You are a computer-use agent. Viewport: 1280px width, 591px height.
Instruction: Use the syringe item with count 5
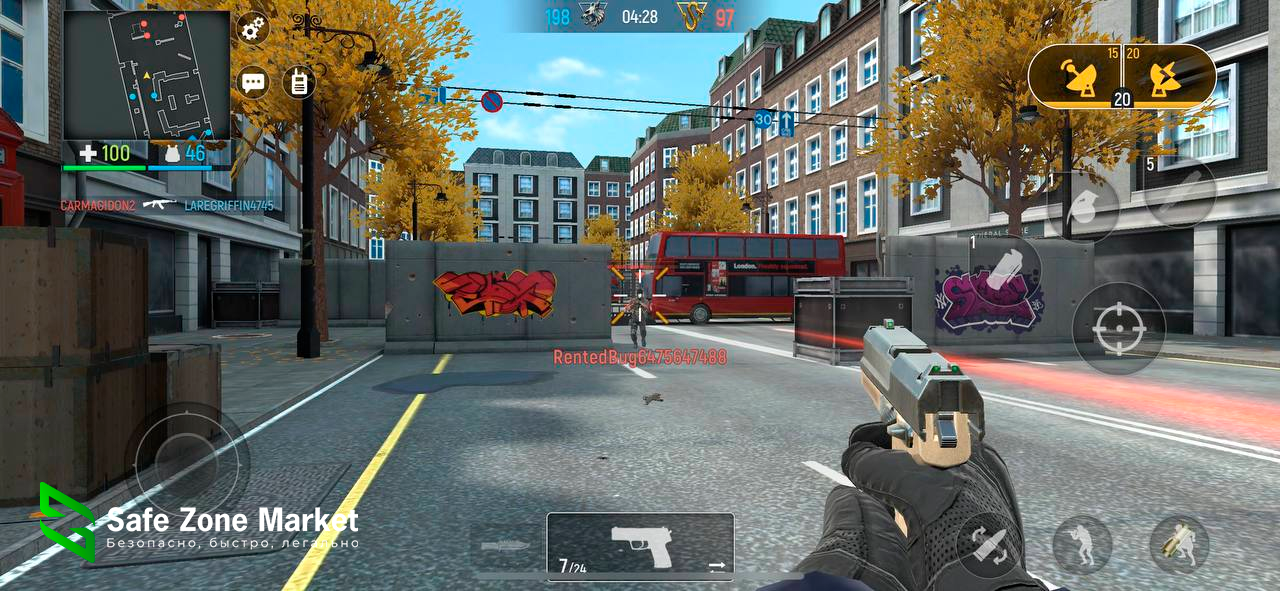point(1180,192)
